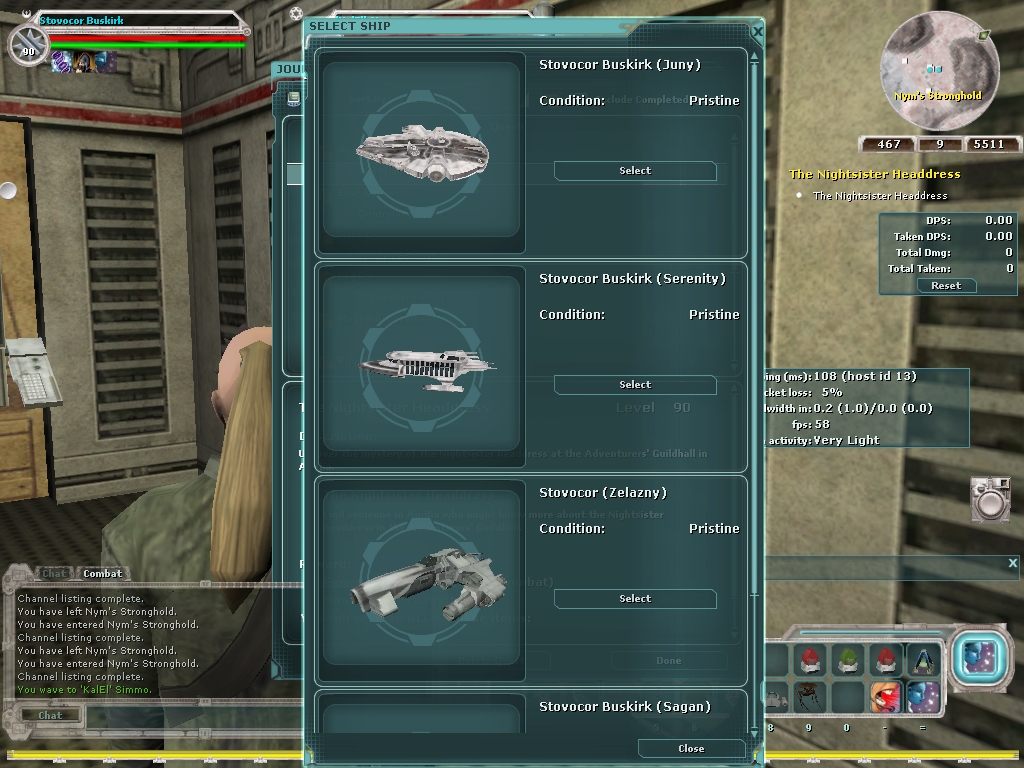This screenshot has width=1024, height=768.
Task: Select the Stovocor Buskirk (Serenity) ship
Action: 635,385
